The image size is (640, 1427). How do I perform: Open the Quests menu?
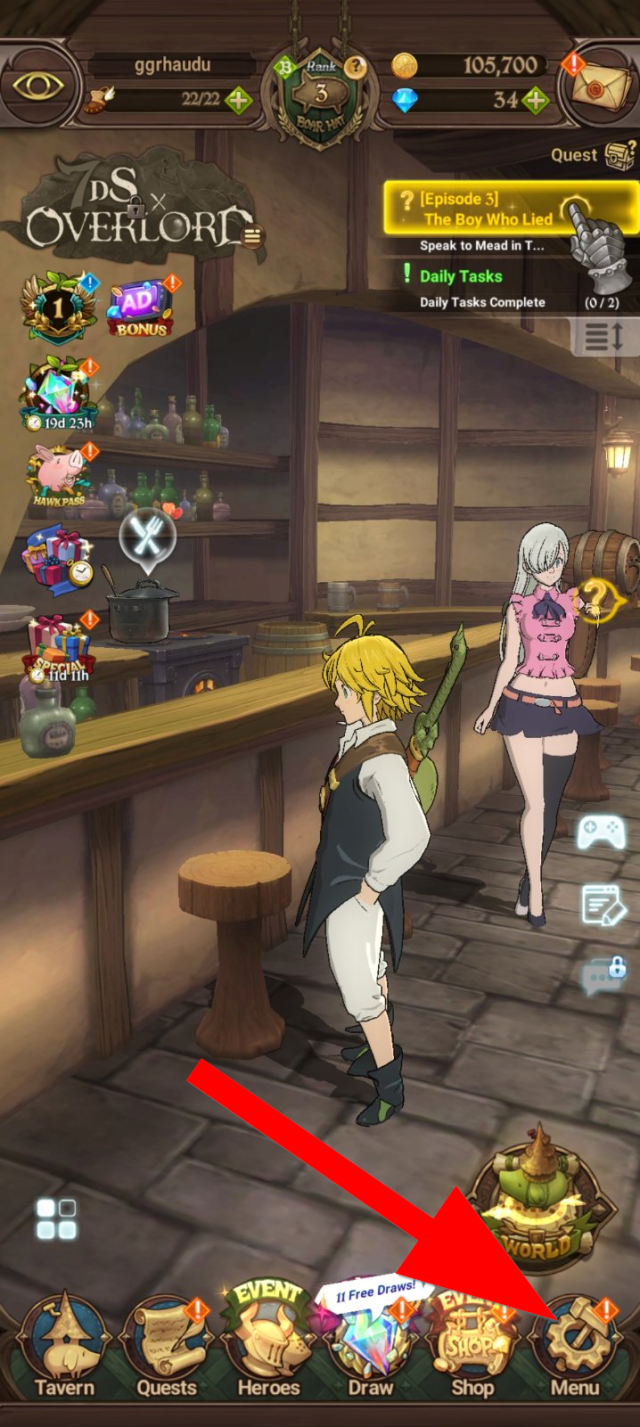[166, 1345]
